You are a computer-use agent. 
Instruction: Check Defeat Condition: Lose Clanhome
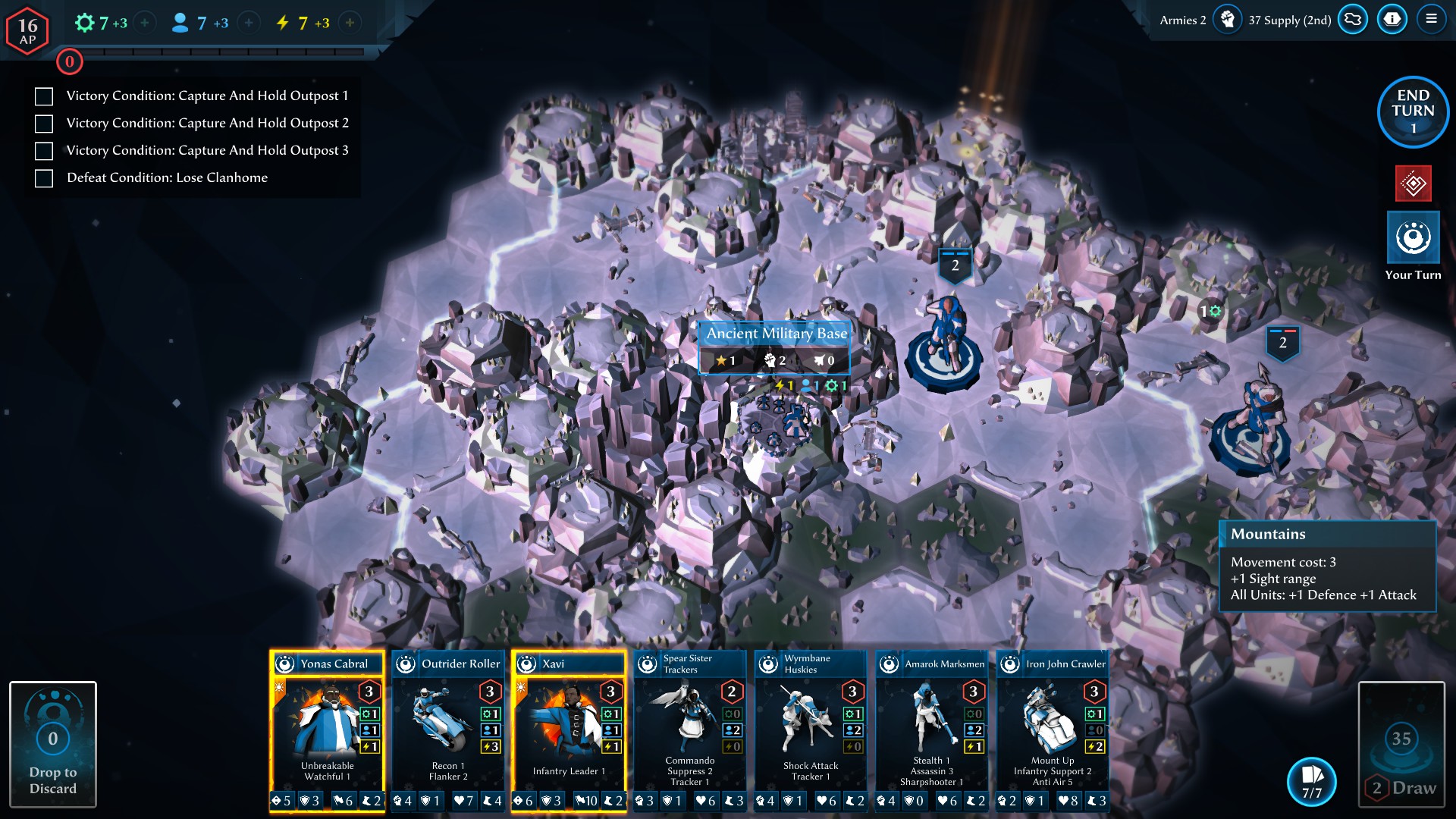click(43, 177)
